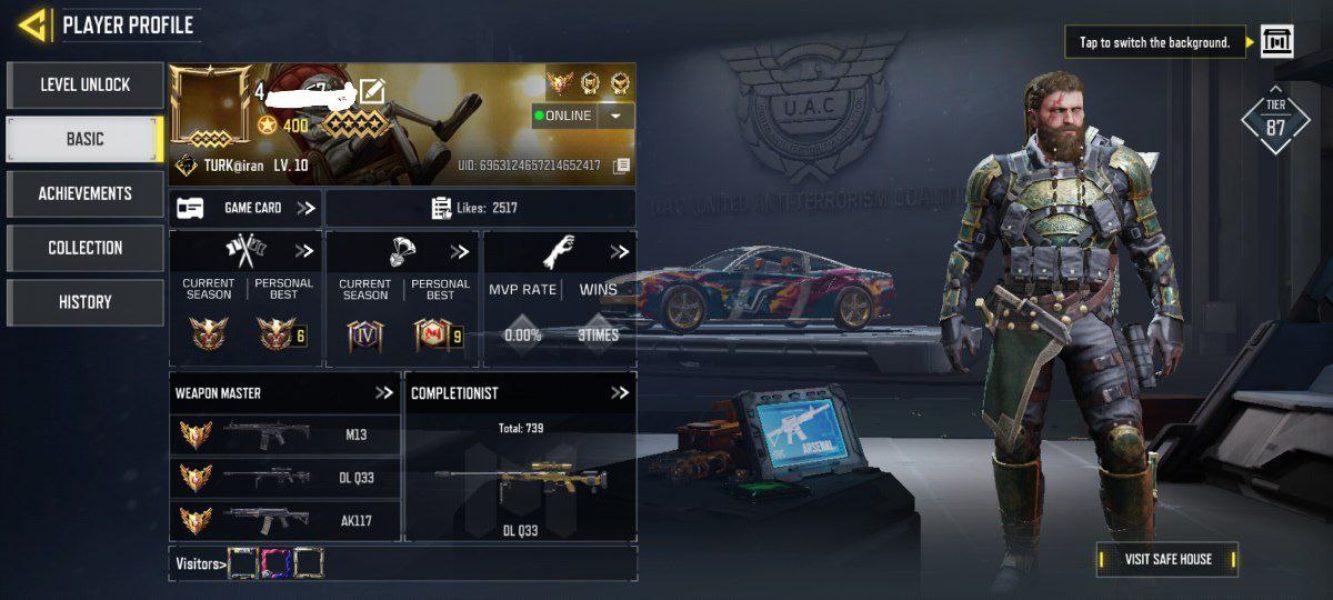Expand the Completionist section
1333x600 pixels.
point(620,393)
